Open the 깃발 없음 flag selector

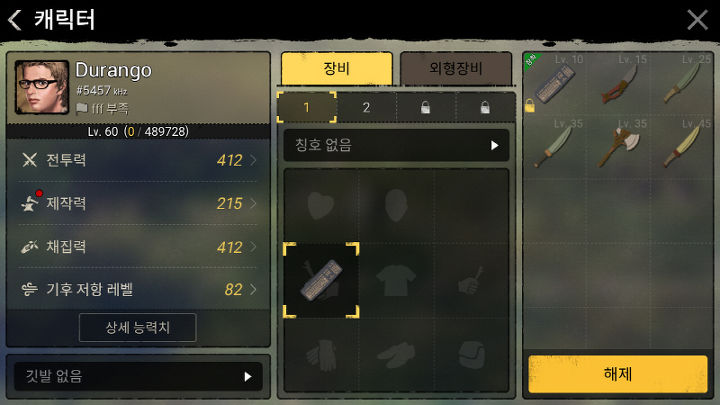click(x=138, y=376)
